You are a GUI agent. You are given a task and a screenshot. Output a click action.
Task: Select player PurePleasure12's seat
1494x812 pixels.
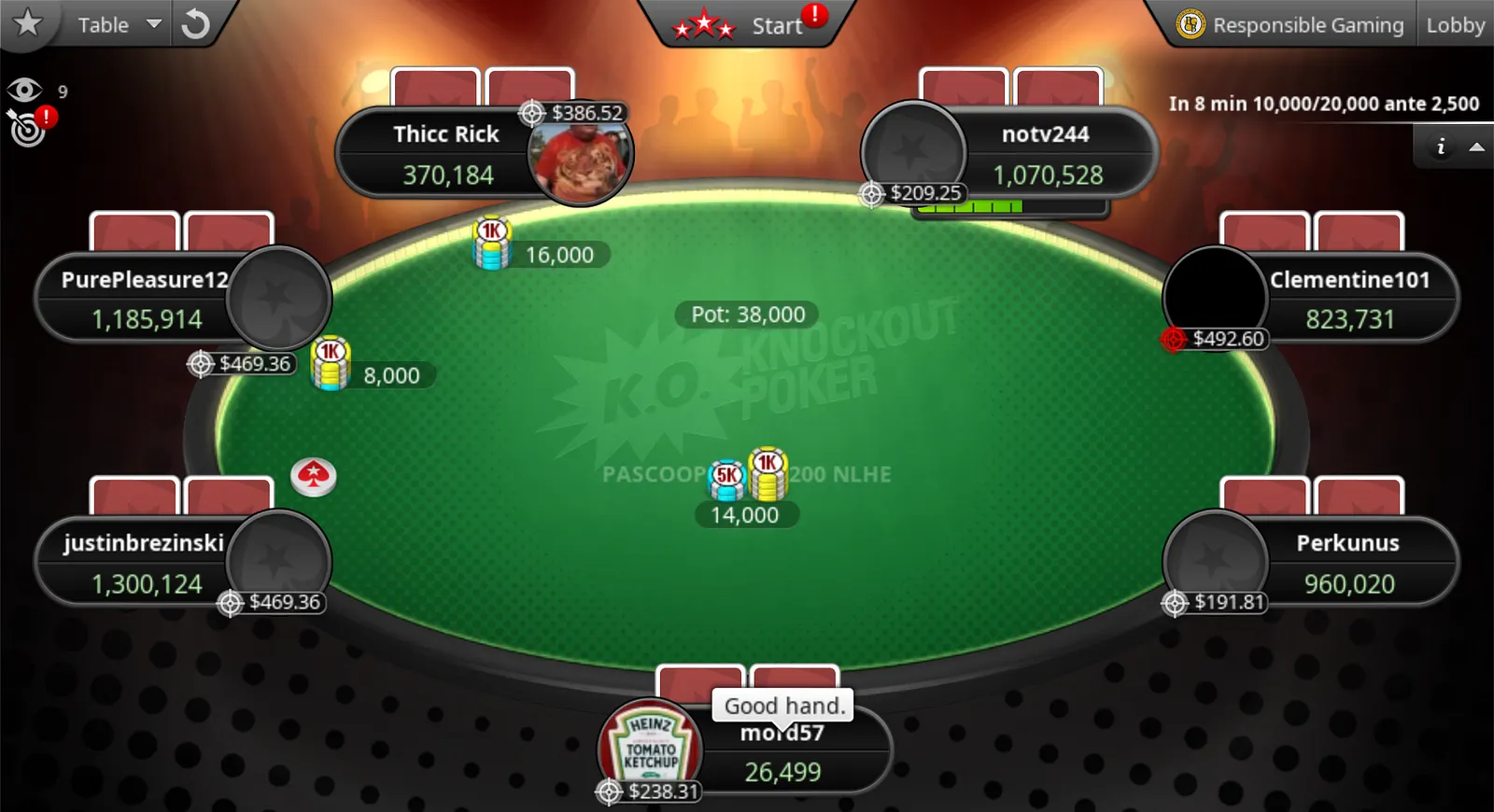point(145,299)
